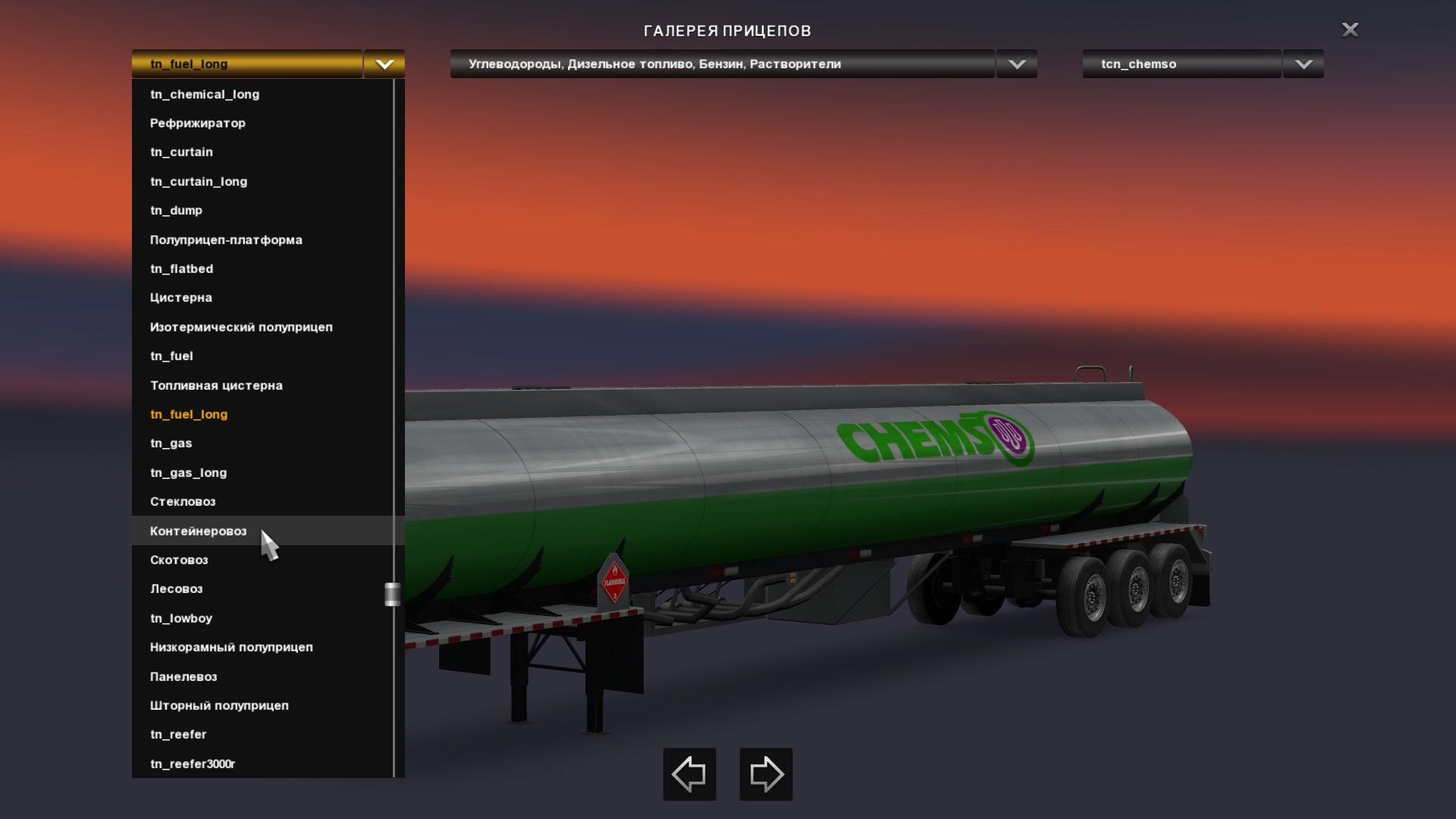Select the tn_reefer3000r entry
This screenshot has height=819, width=1456.
tap(193, 764)
